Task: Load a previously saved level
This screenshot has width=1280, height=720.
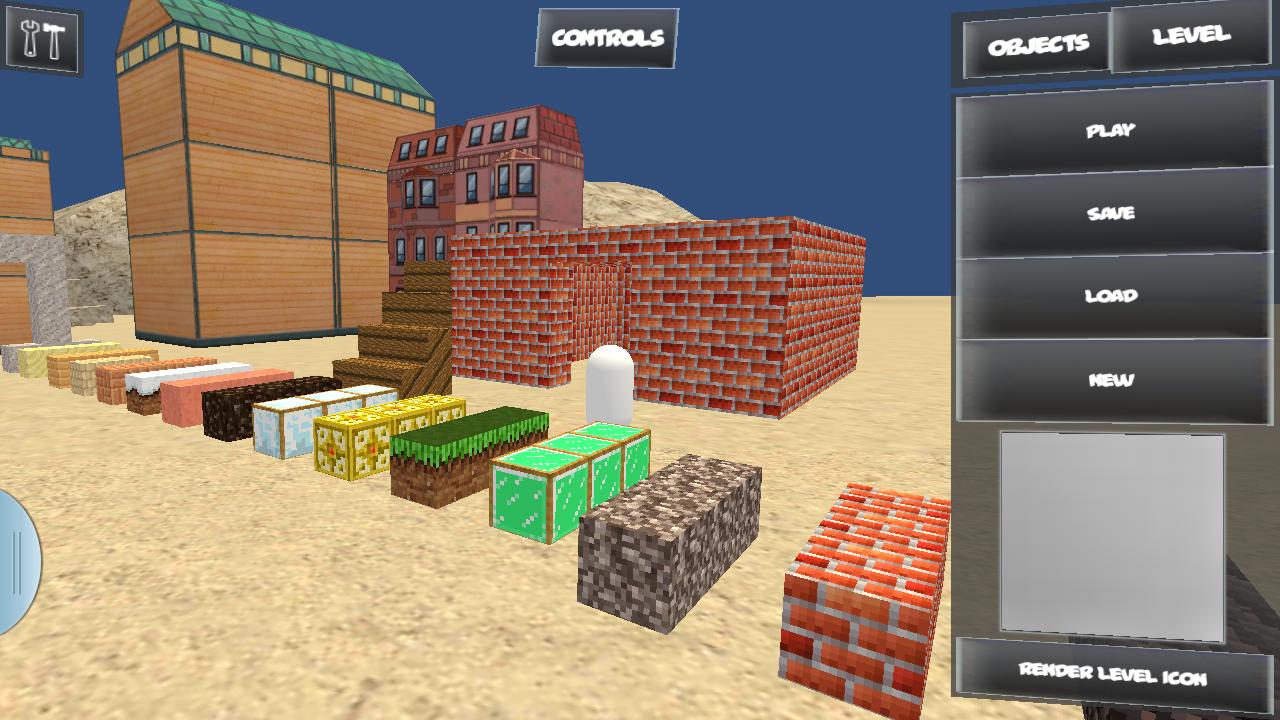Action: (x=1113, y=295)
